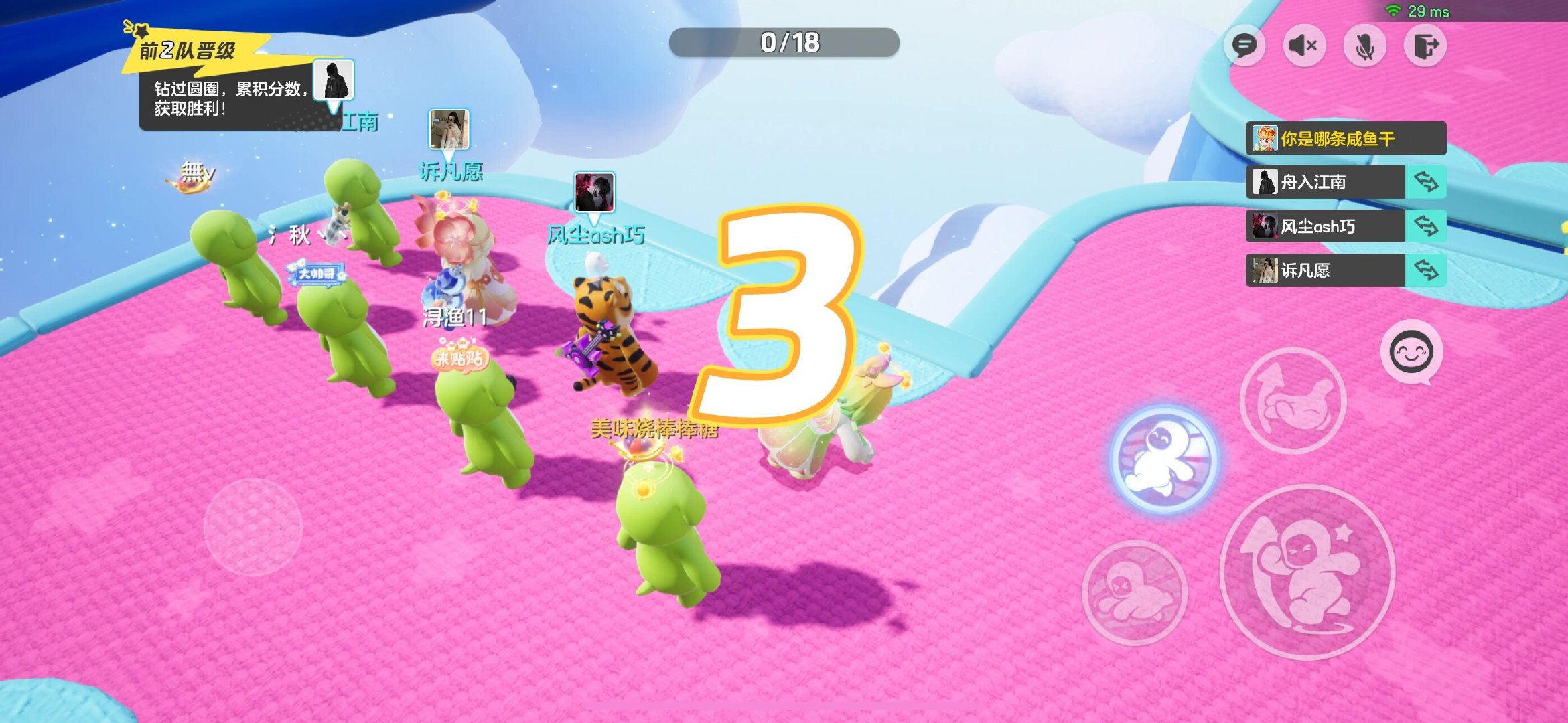
Task: Tap the exit match door icon
Action: point(1425,46)
